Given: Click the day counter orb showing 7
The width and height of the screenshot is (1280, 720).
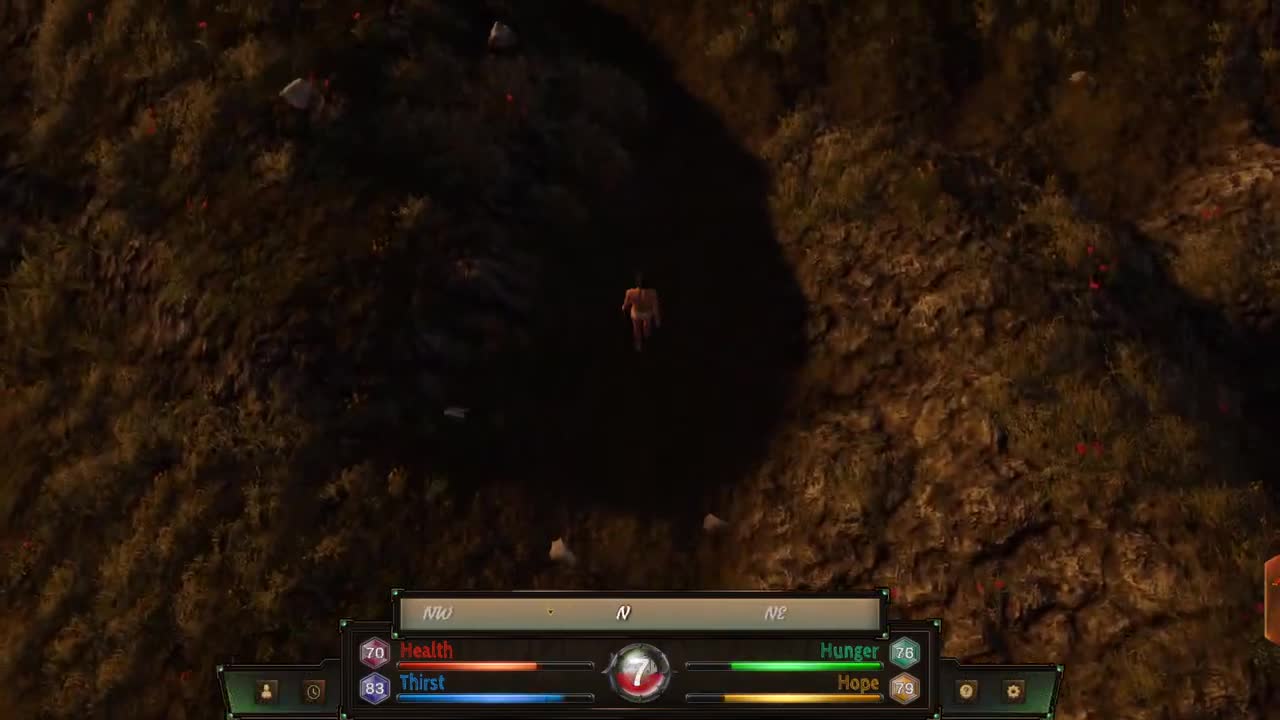Looking at the screenshot, I should [x=639, y=671].
